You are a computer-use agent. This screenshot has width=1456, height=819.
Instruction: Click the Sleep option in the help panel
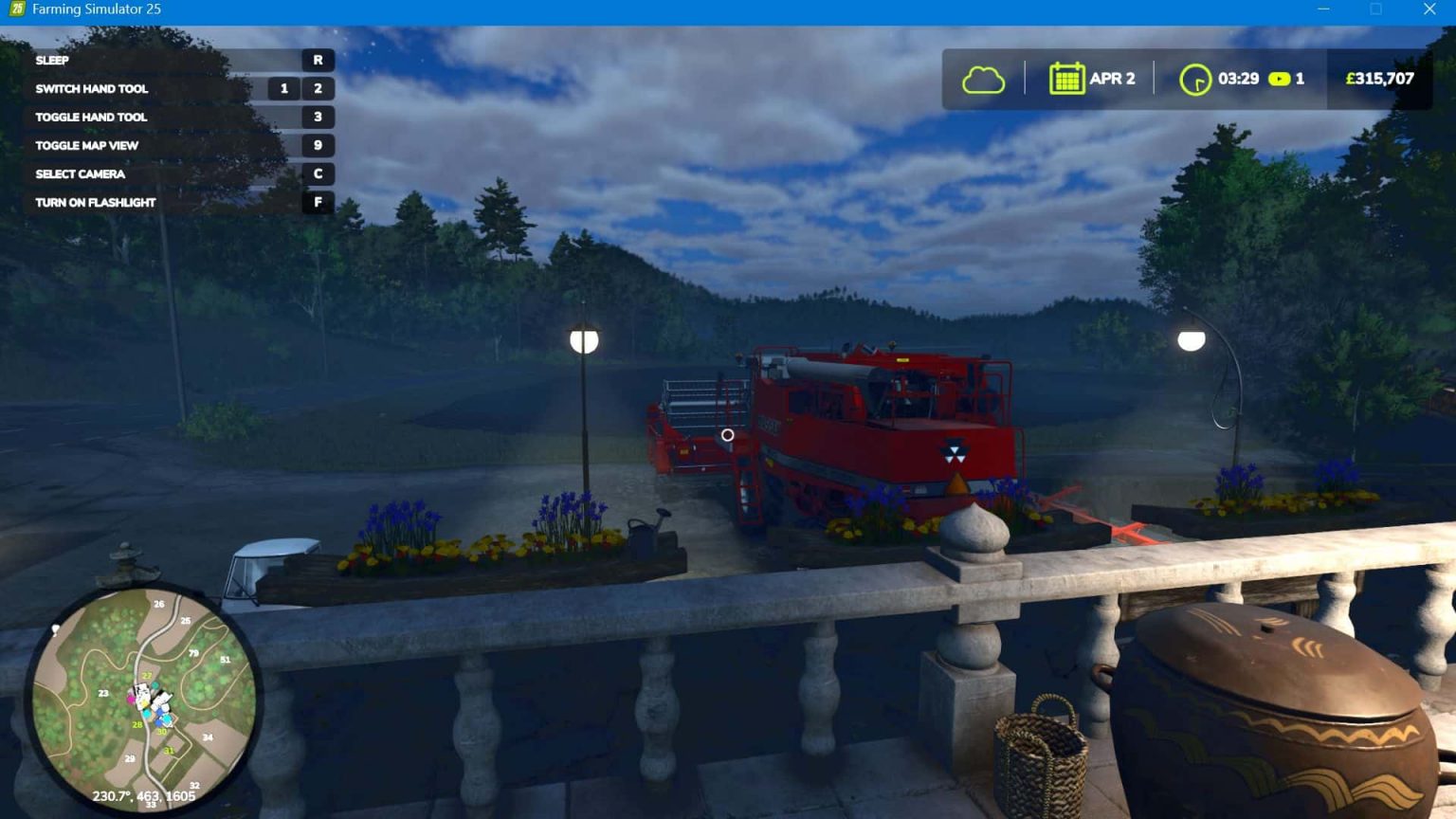click(51, 60)
